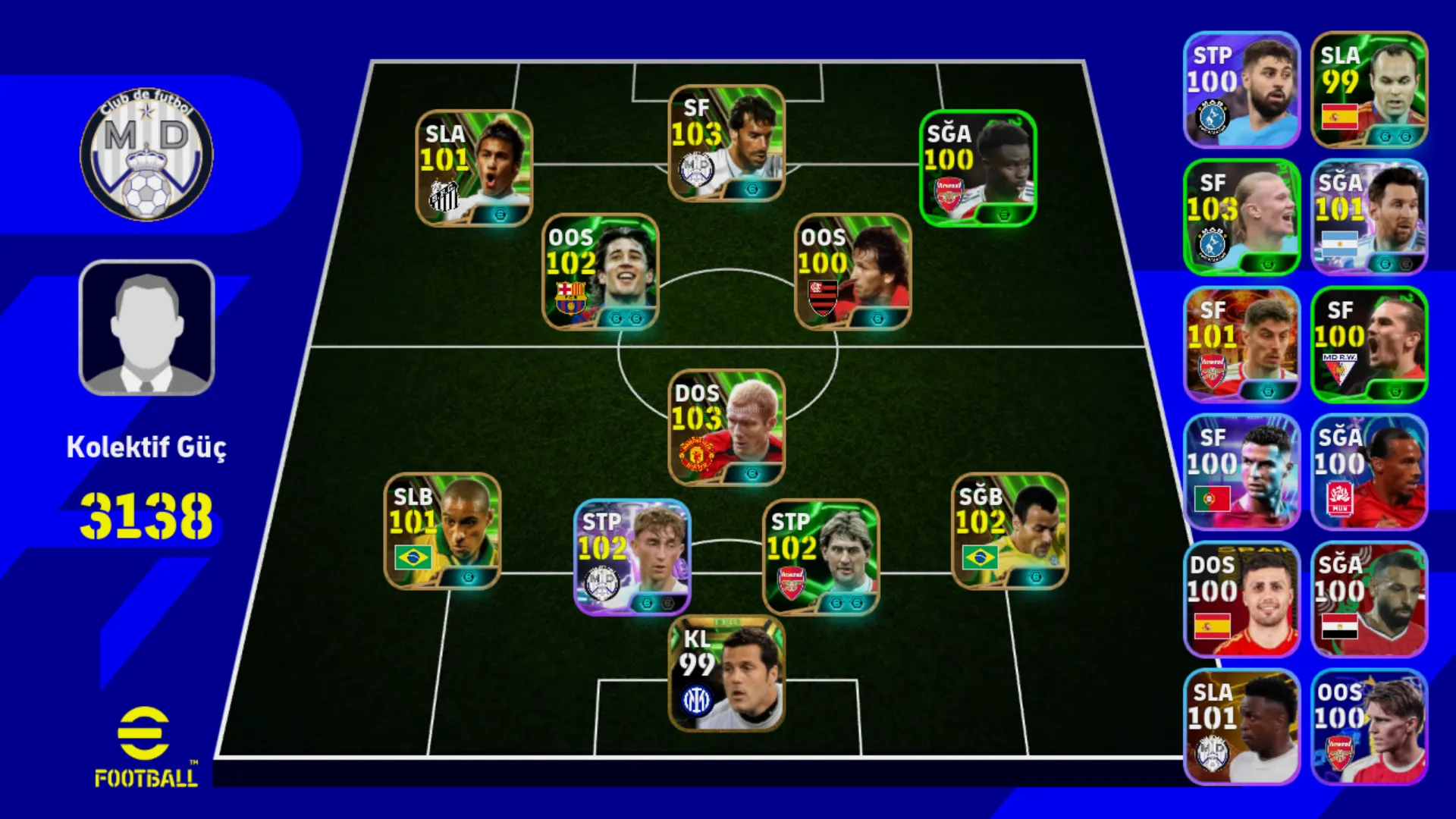Open the manager silhouette portrait
1456x819 pixels.
146,328
